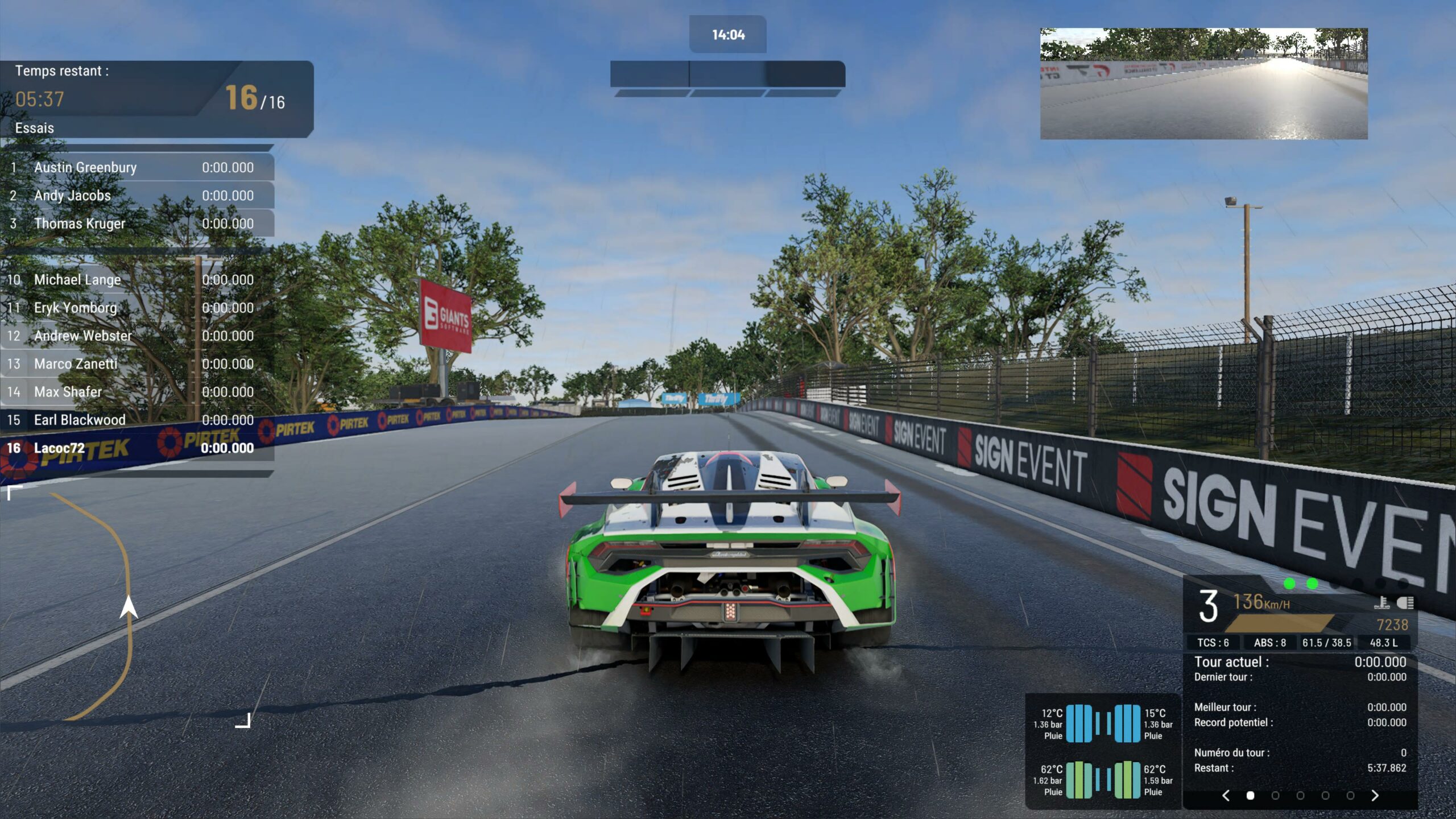Select Marco Zanetti in the standings list

136,364
